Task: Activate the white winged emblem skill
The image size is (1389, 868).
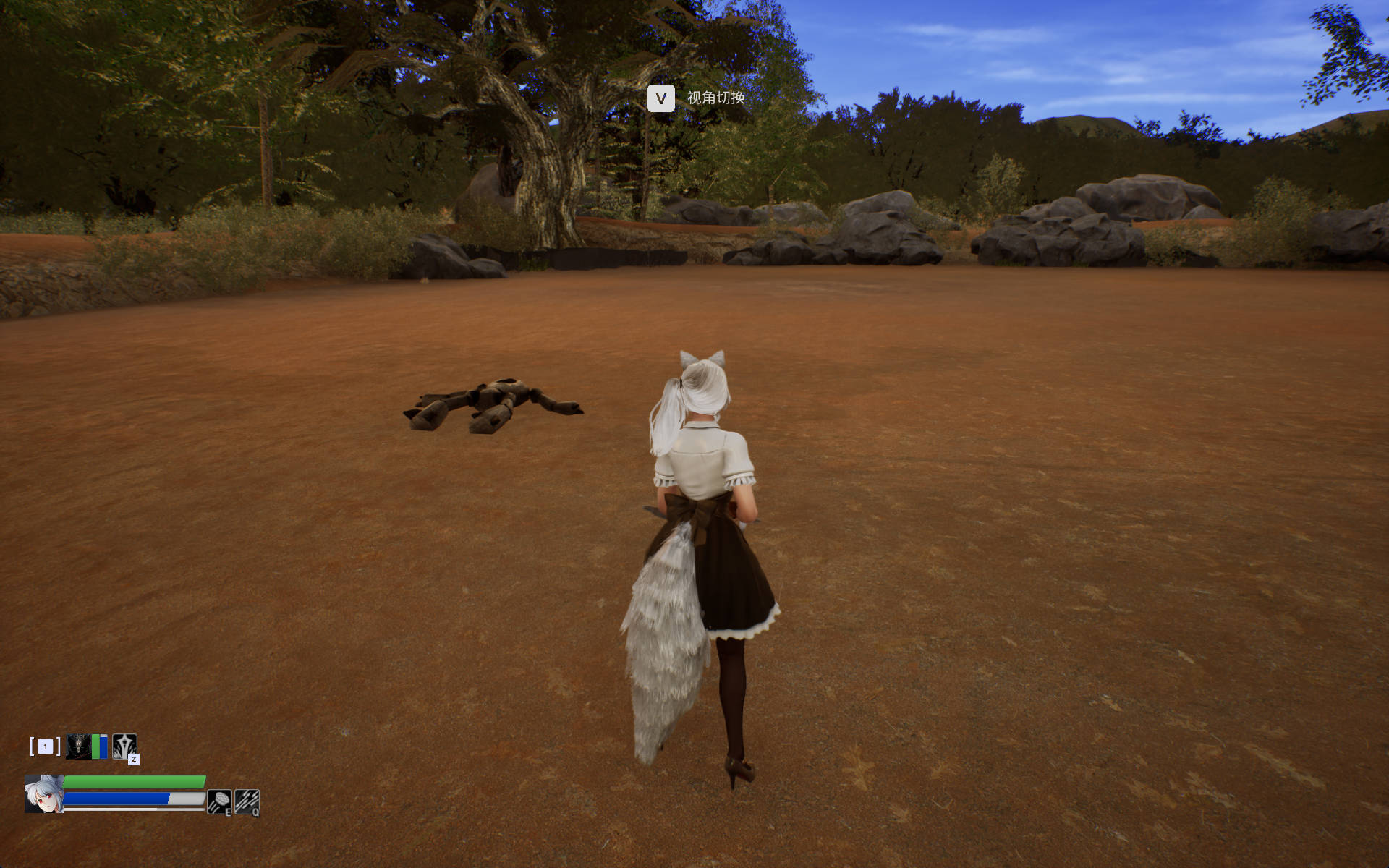Action: [124, 746]
